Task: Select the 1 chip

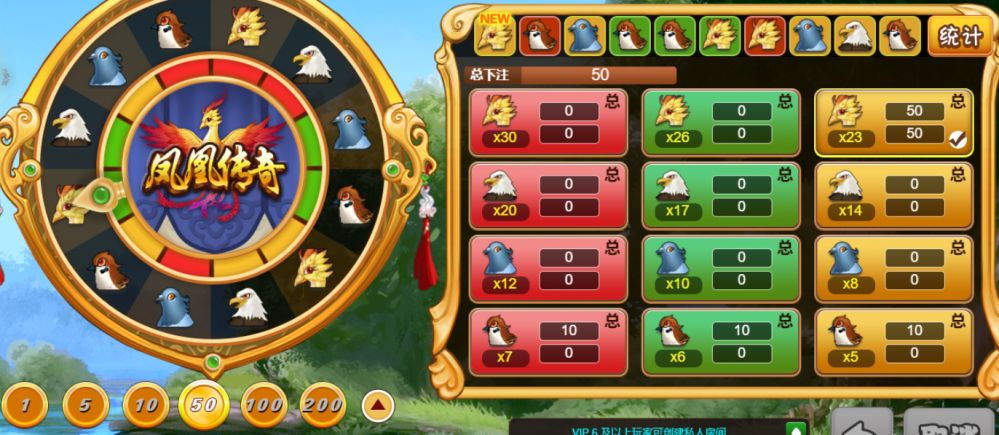Action: click(26, 404)
